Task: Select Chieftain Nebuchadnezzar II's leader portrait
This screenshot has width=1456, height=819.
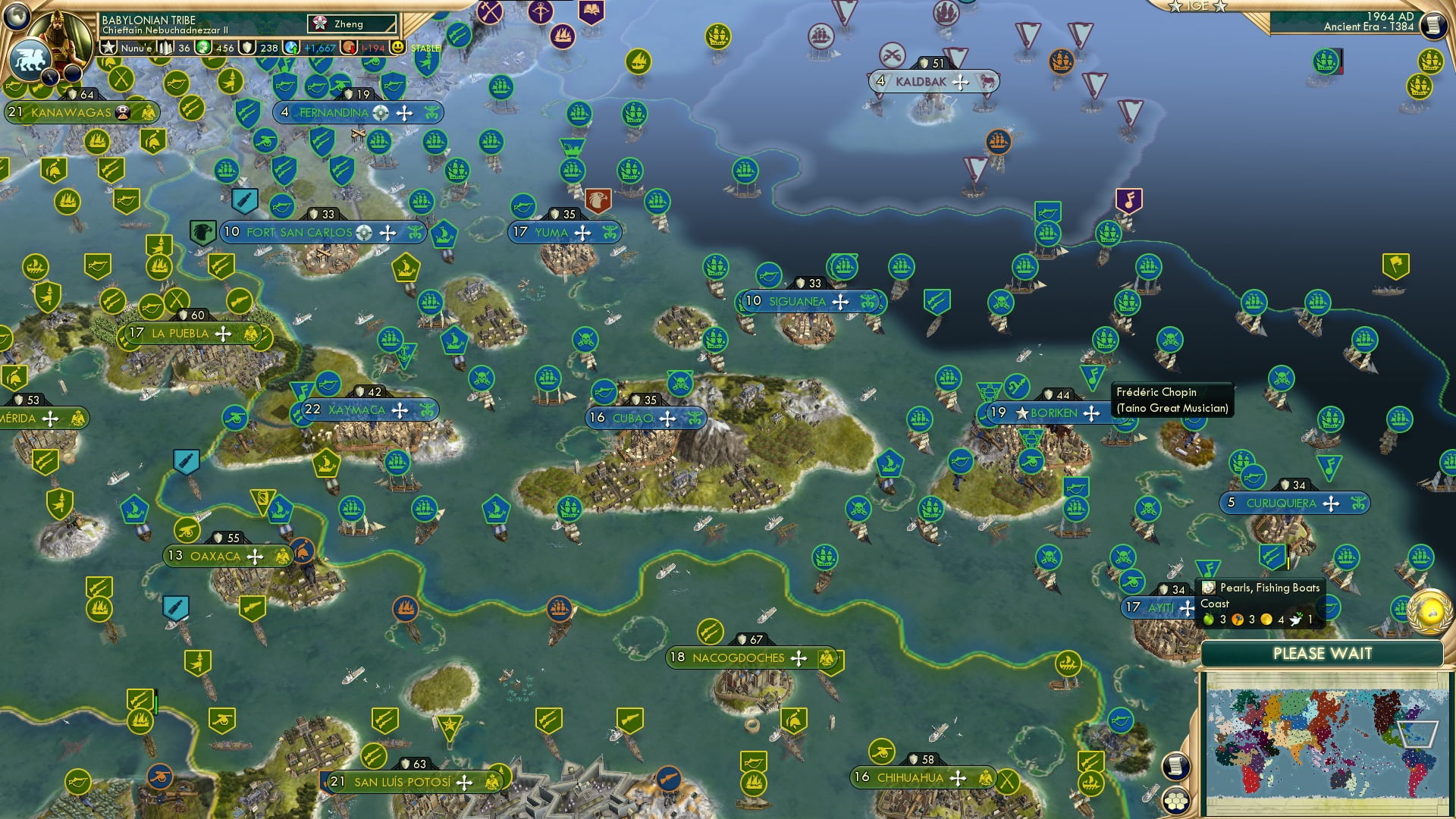Action: click(x=62, y=38)
